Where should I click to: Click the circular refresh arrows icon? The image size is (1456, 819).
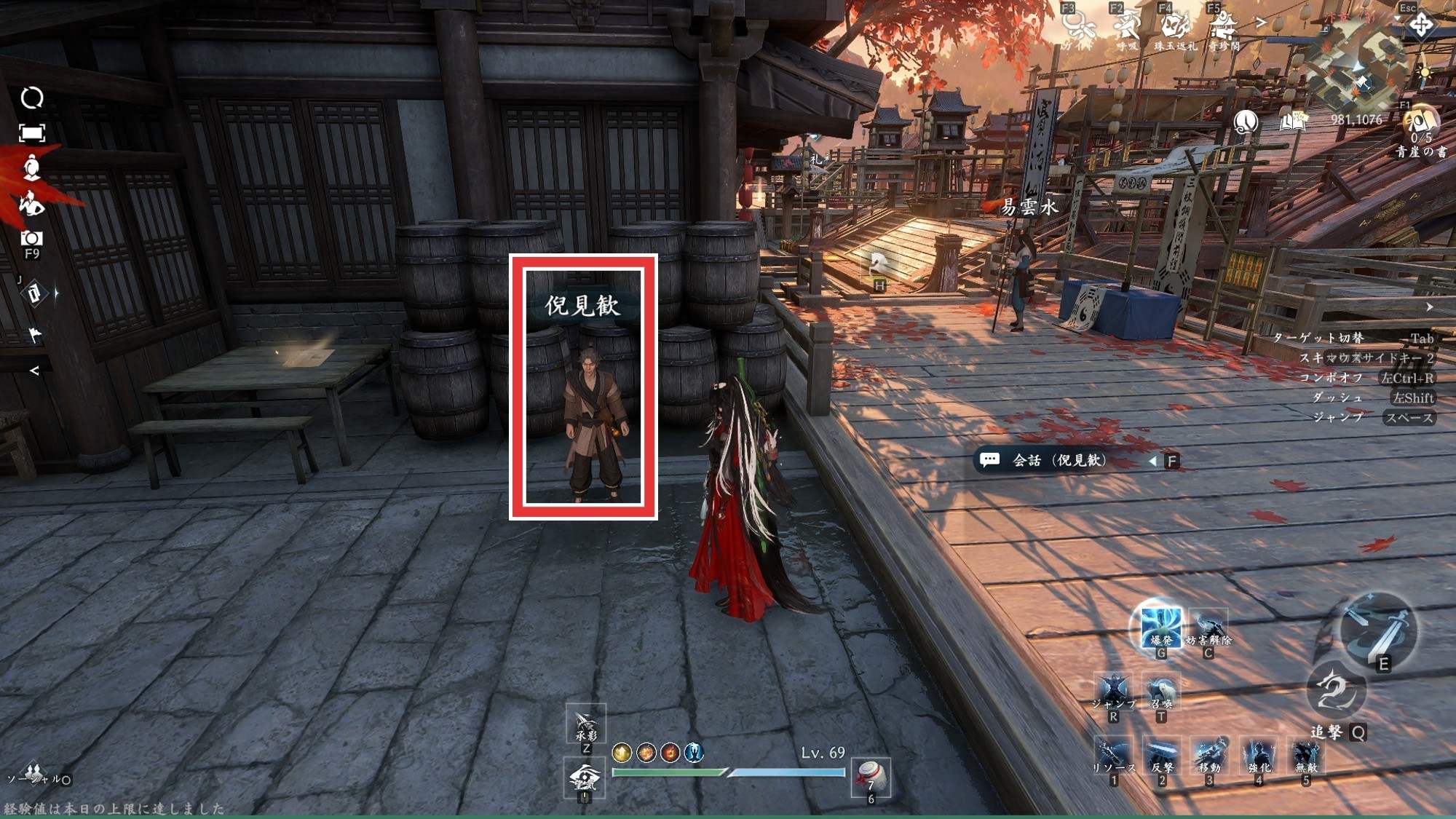click(31, 98)
